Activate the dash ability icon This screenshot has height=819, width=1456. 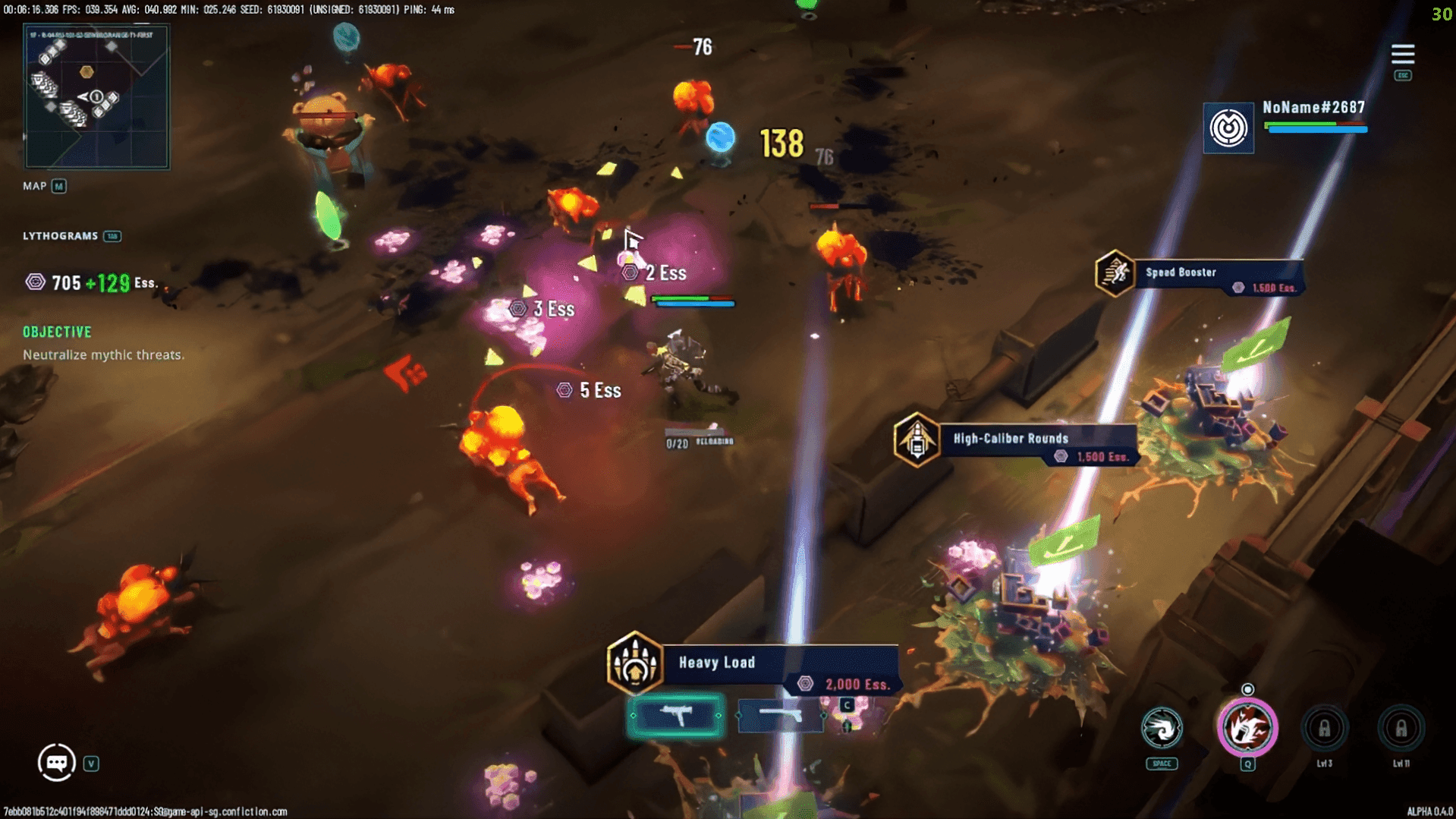[1161, 729]
